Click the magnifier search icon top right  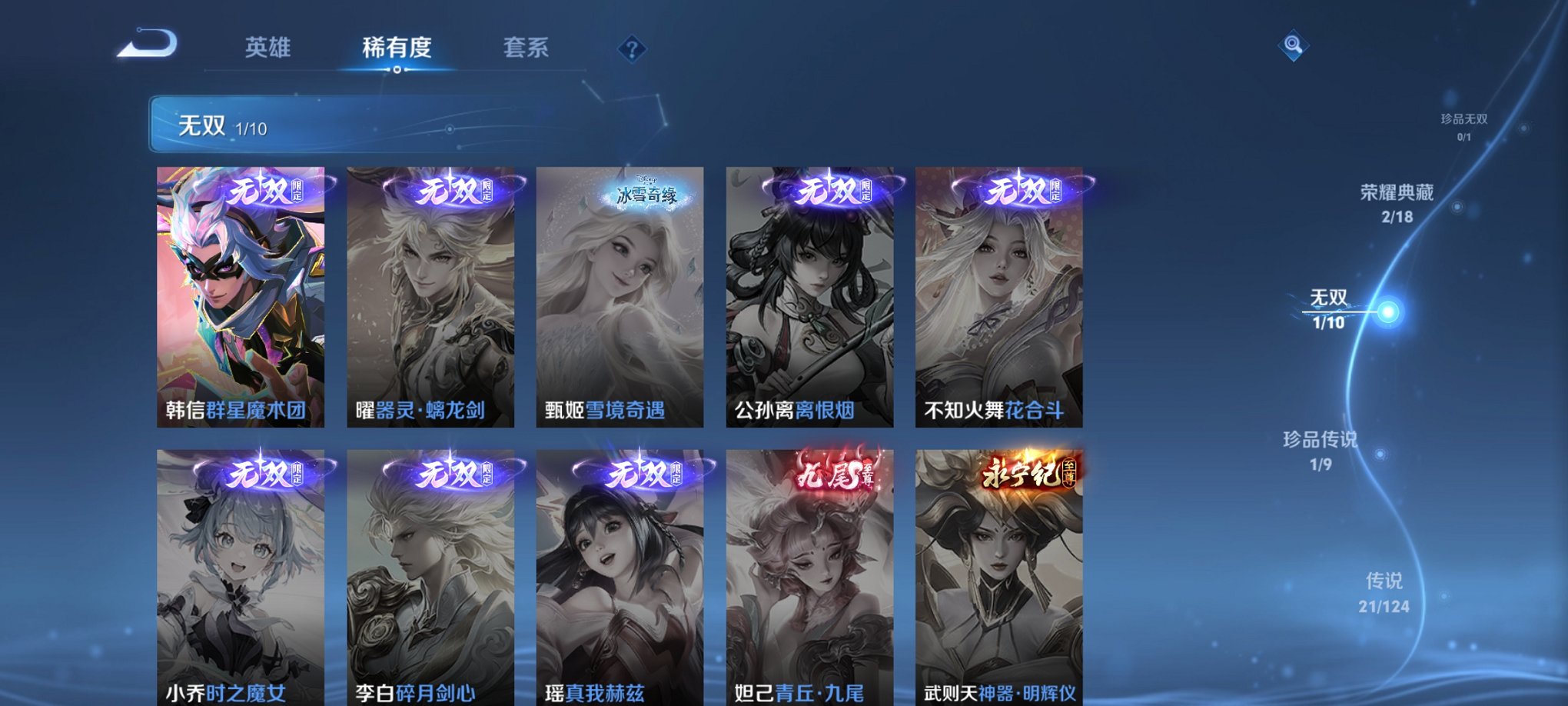tap(1293, 45)
